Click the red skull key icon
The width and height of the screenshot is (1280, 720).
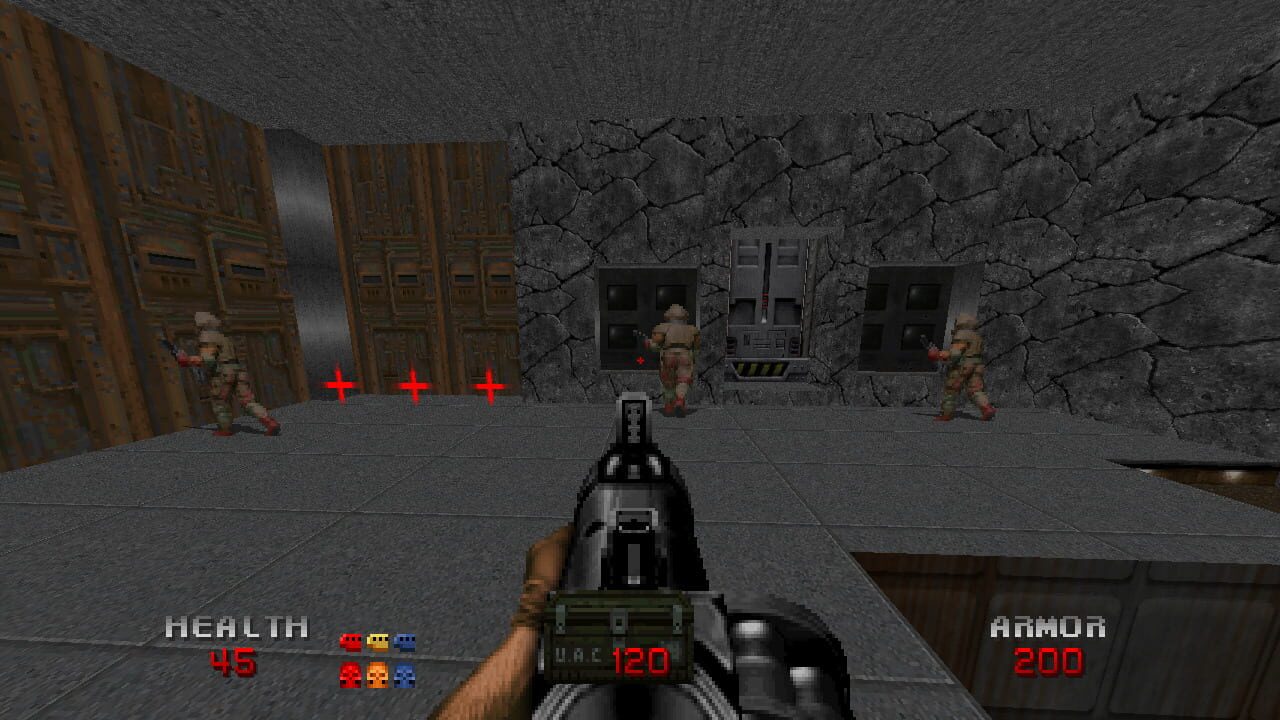point(351,675)
